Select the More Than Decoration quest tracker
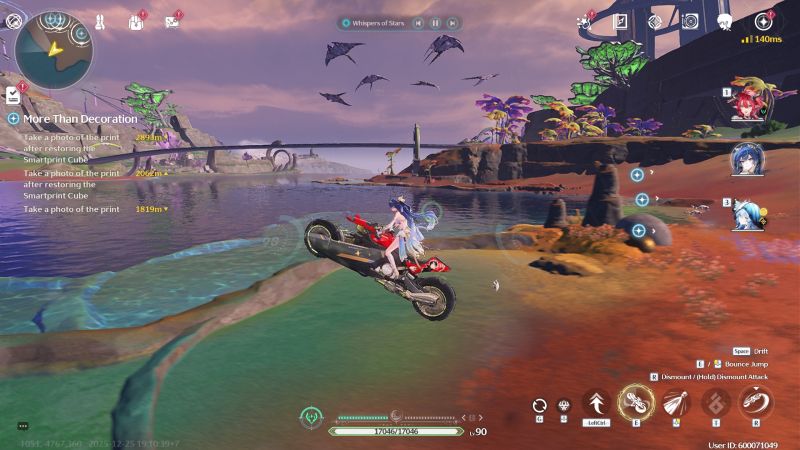The width and height of the screenshot is (800, 450). (79, 118)
